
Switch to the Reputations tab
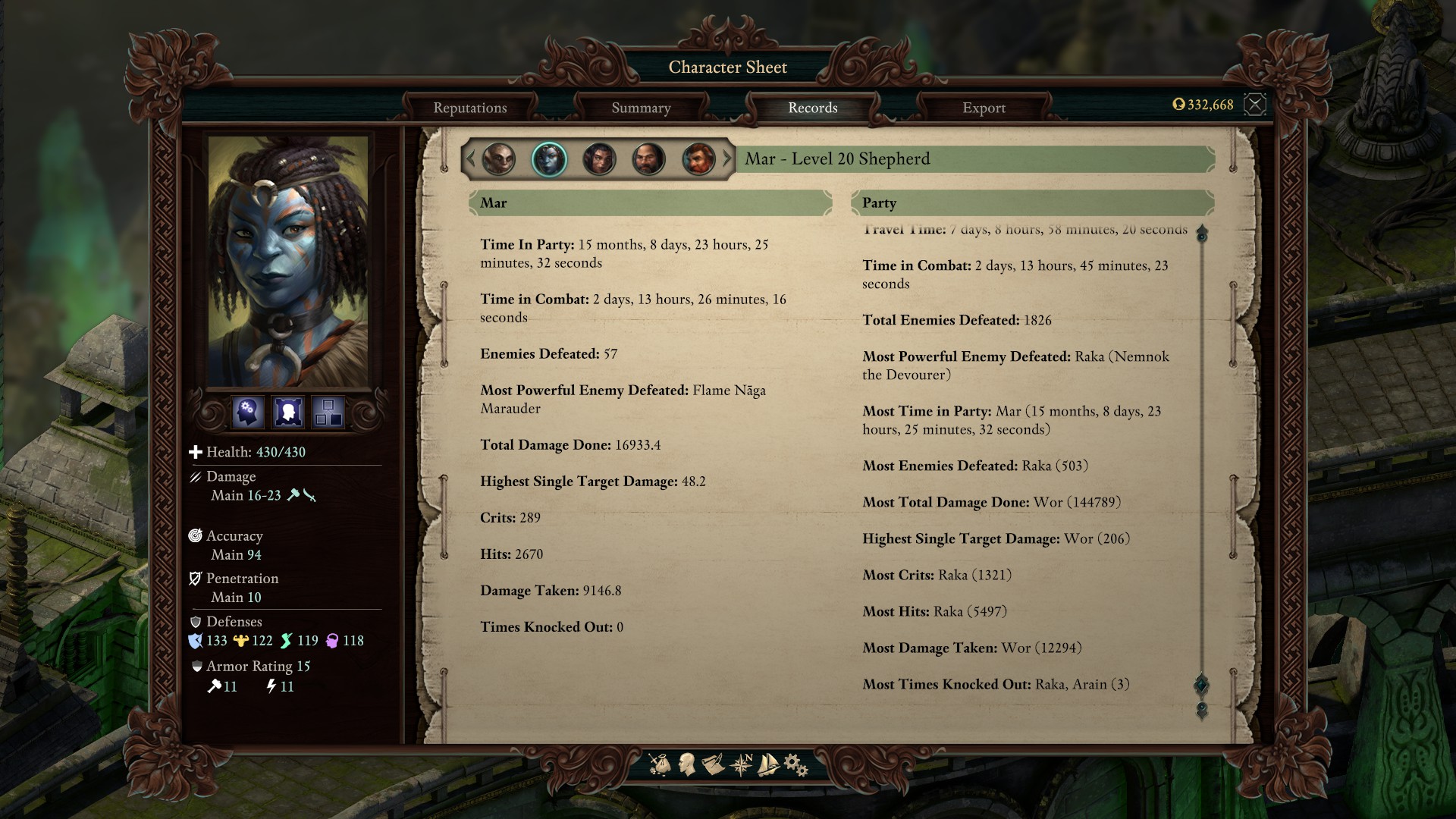click(x=470, y=108)
